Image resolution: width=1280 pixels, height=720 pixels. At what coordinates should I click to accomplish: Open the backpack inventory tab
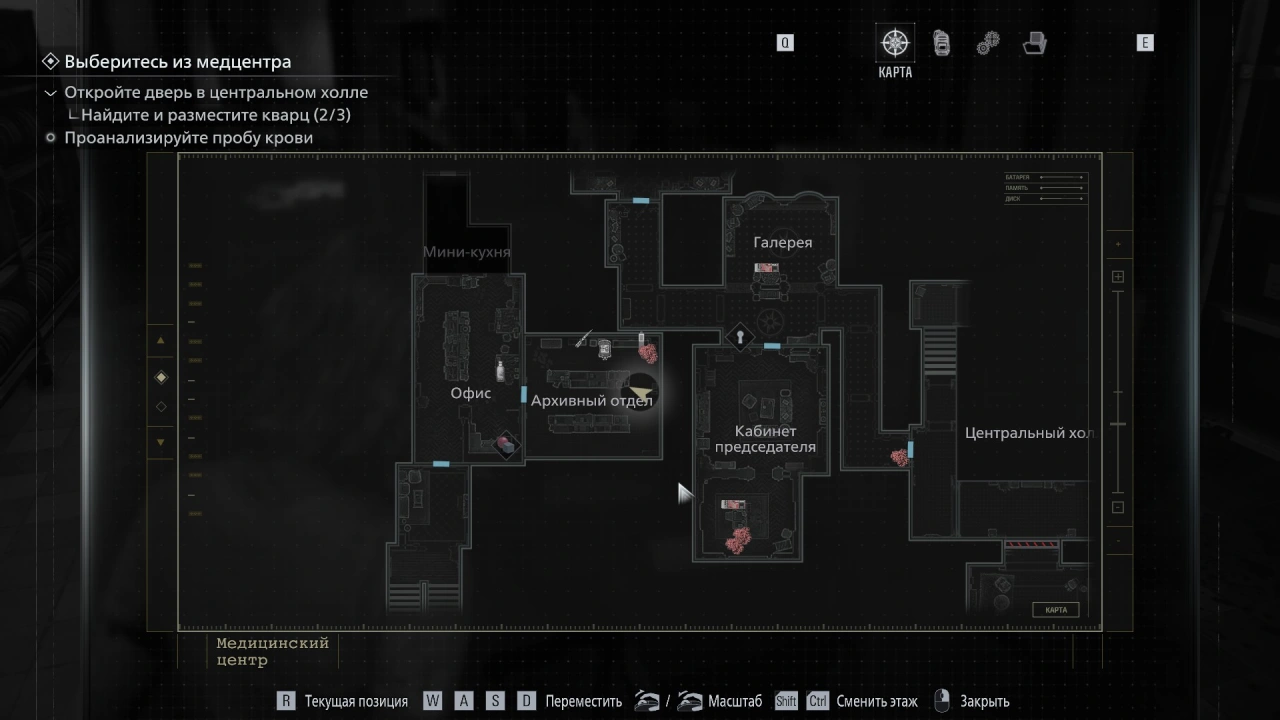pyautogui.click(x=941, y=43)
